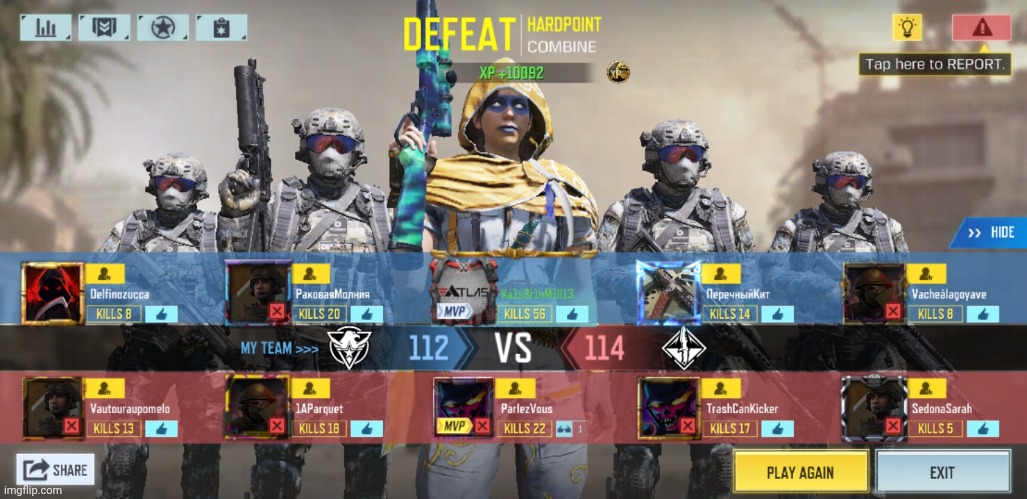The width and height of the screenshot is (1027, 499).
Task: Open the bar chart scoreboard stats
Action: click(x=46, y=27)
